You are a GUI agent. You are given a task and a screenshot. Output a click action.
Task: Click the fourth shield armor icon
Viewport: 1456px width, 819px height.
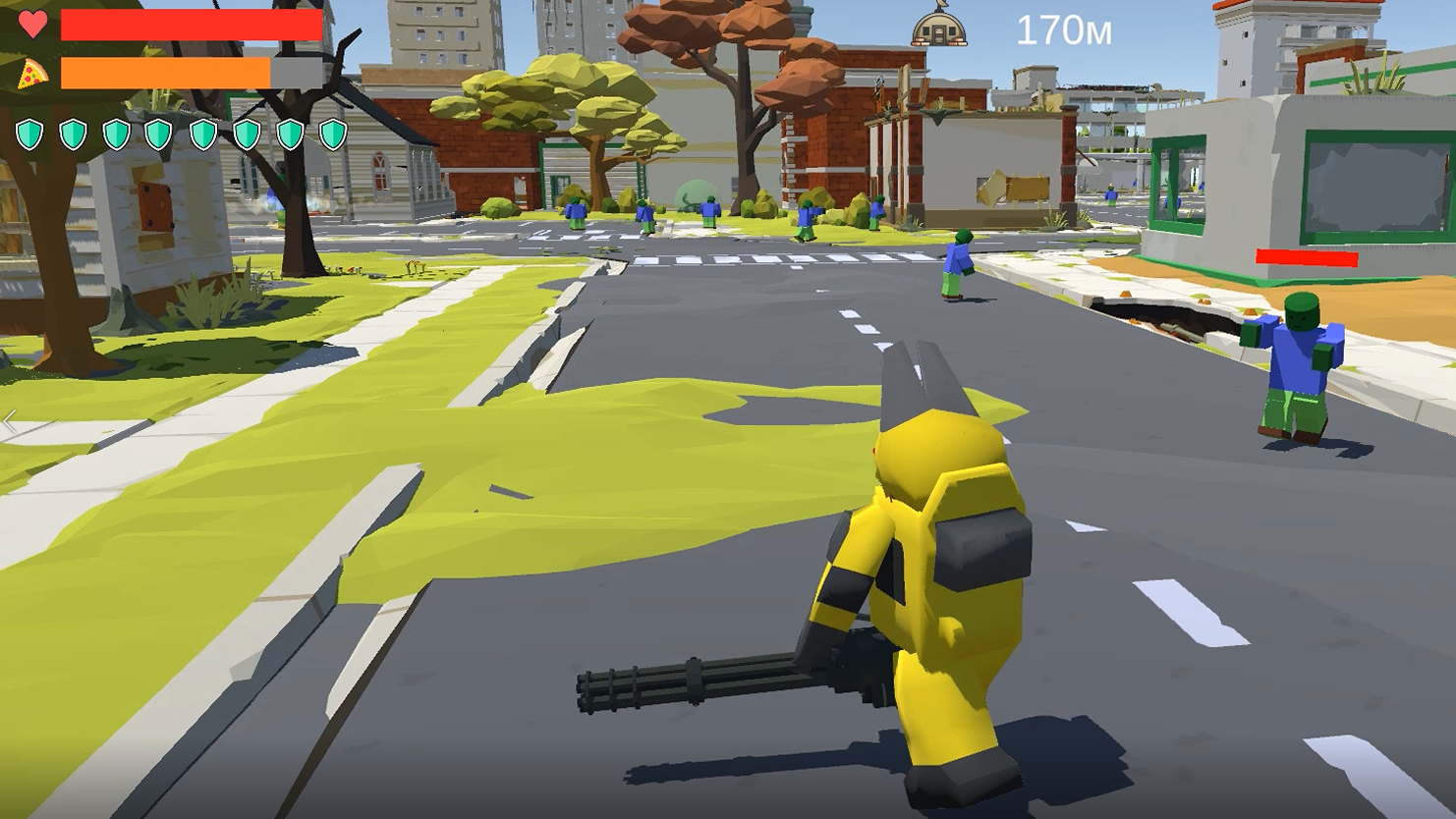[x=158, y=134]
